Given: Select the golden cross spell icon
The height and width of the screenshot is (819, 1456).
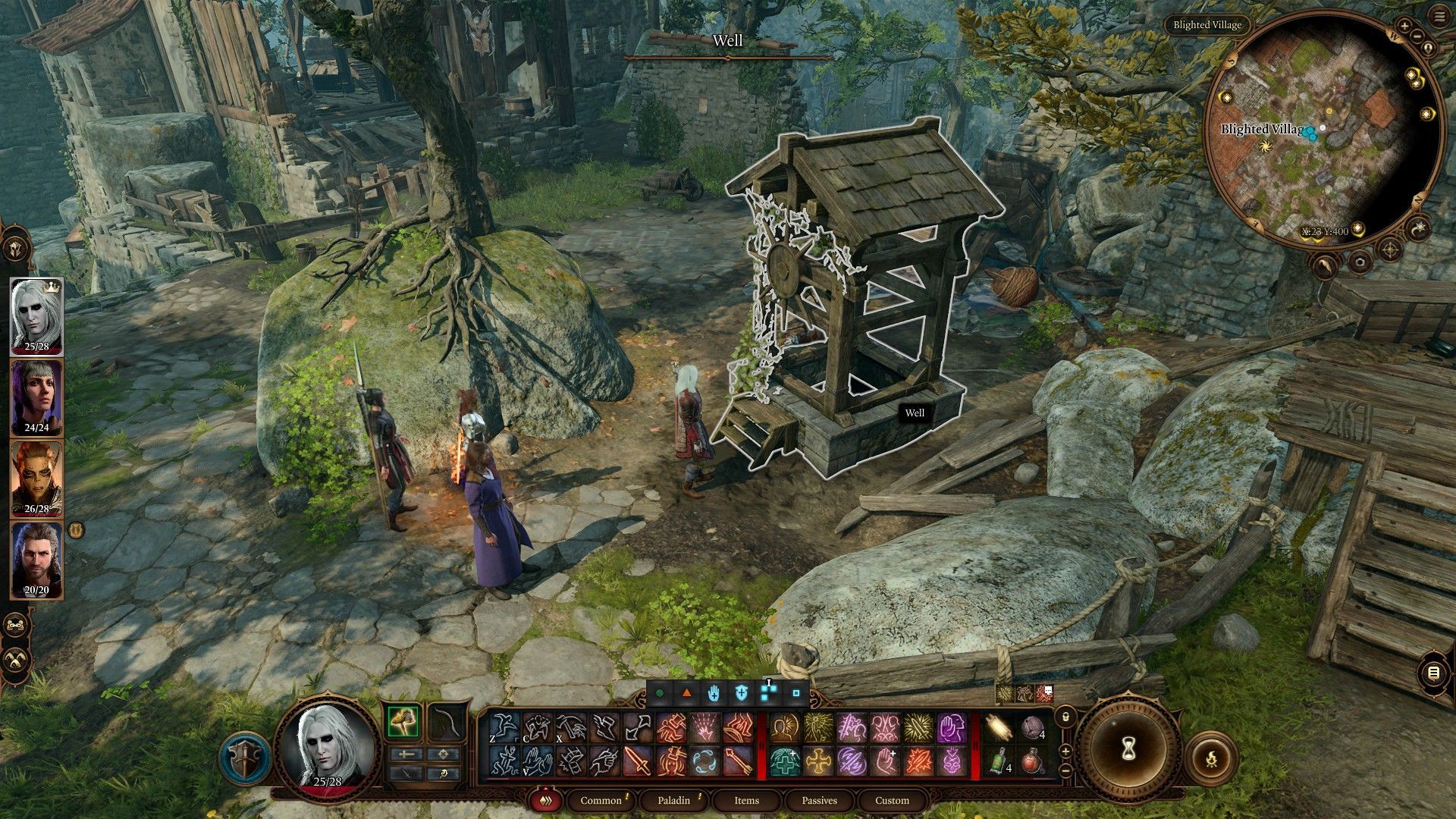Looking at the screenshot, I should pos(818,761).
